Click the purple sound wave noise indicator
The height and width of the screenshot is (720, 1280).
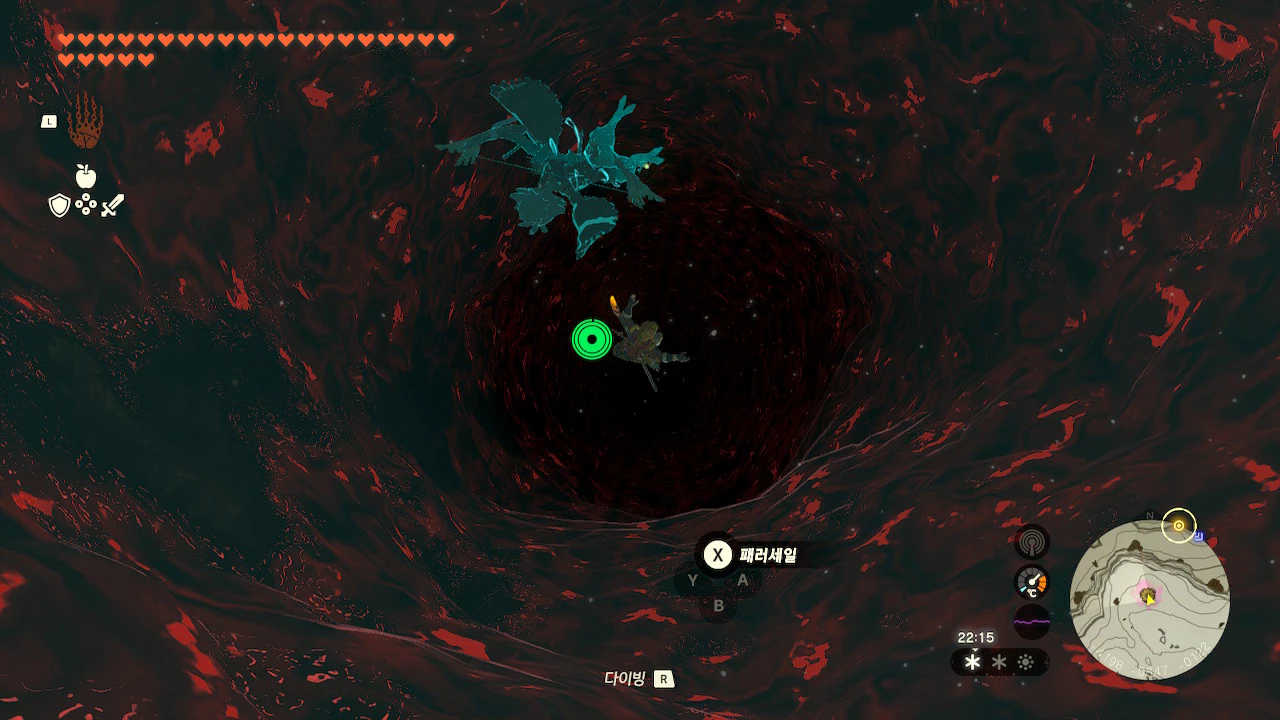coord(1031,622)
